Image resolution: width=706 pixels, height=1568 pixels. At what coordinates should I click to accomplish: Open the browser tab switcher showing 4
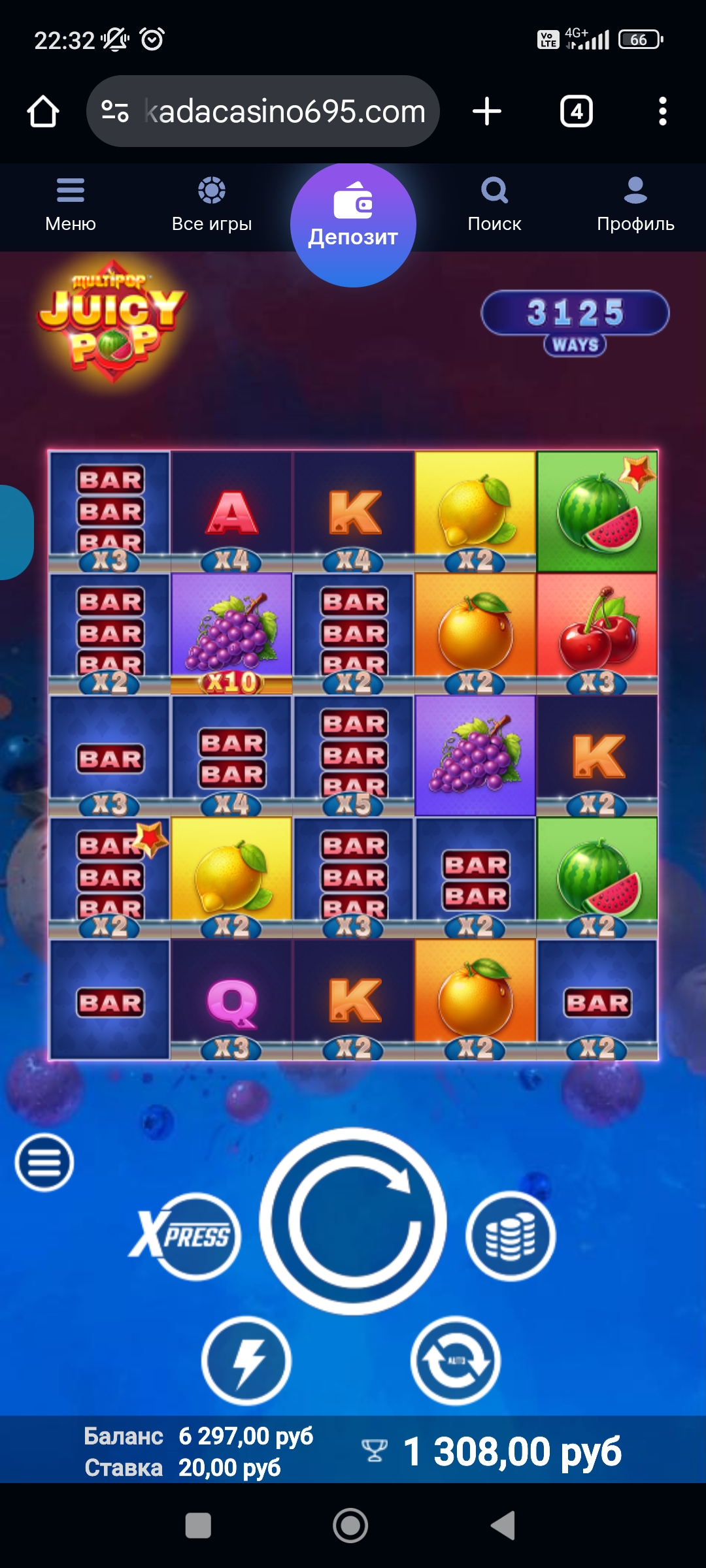tap(576, 111)
